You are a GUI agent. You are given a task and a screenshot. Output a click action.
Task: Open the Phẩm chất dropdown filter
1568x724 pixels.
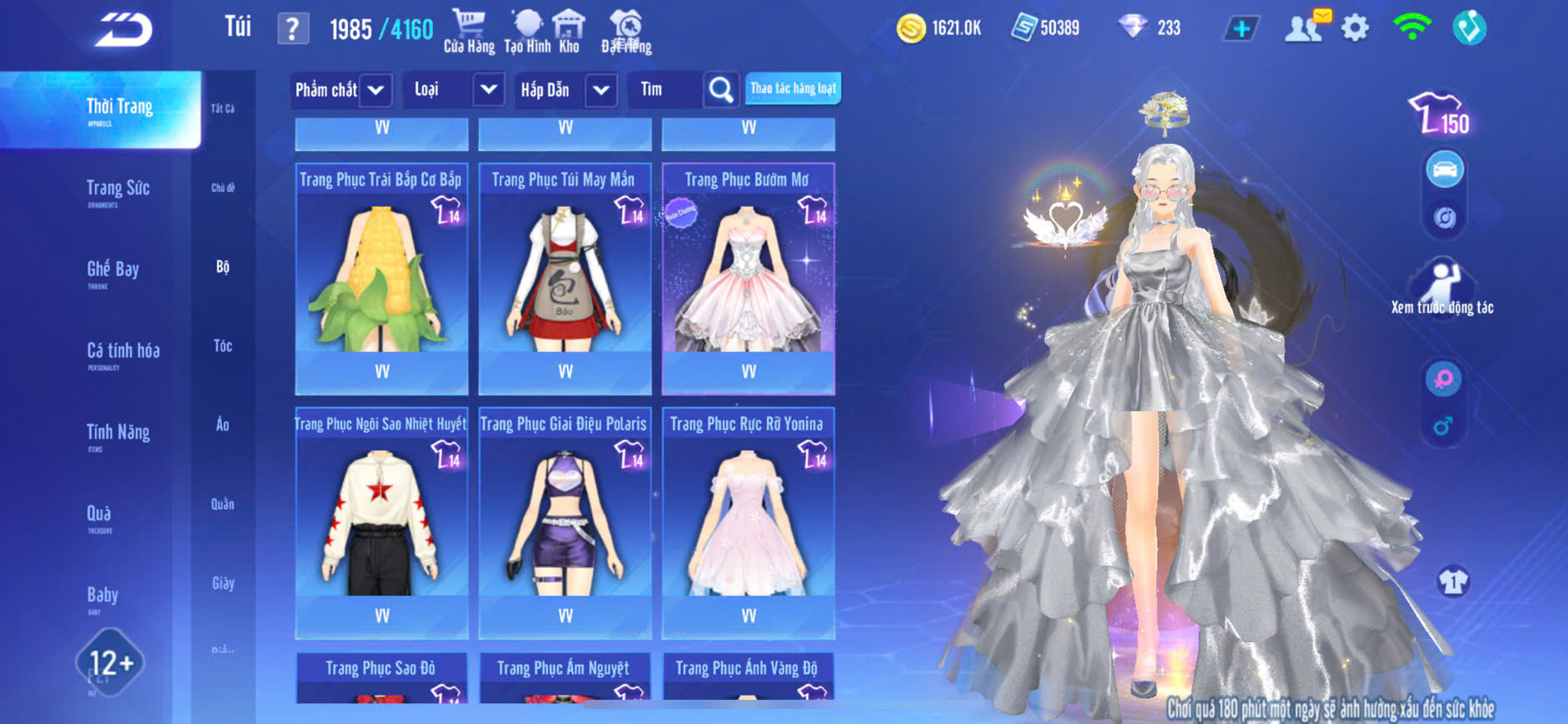(376, 90)
